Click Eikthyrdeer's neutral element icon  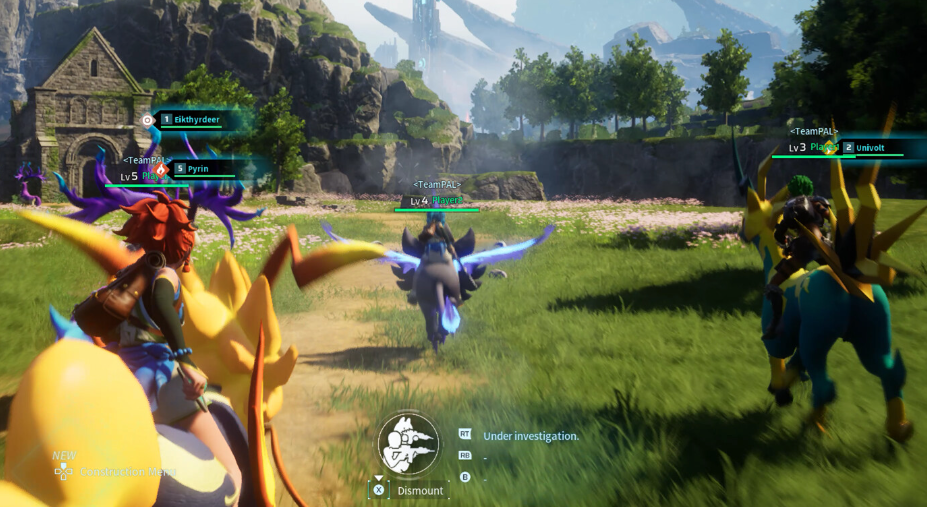coord(148,120)
